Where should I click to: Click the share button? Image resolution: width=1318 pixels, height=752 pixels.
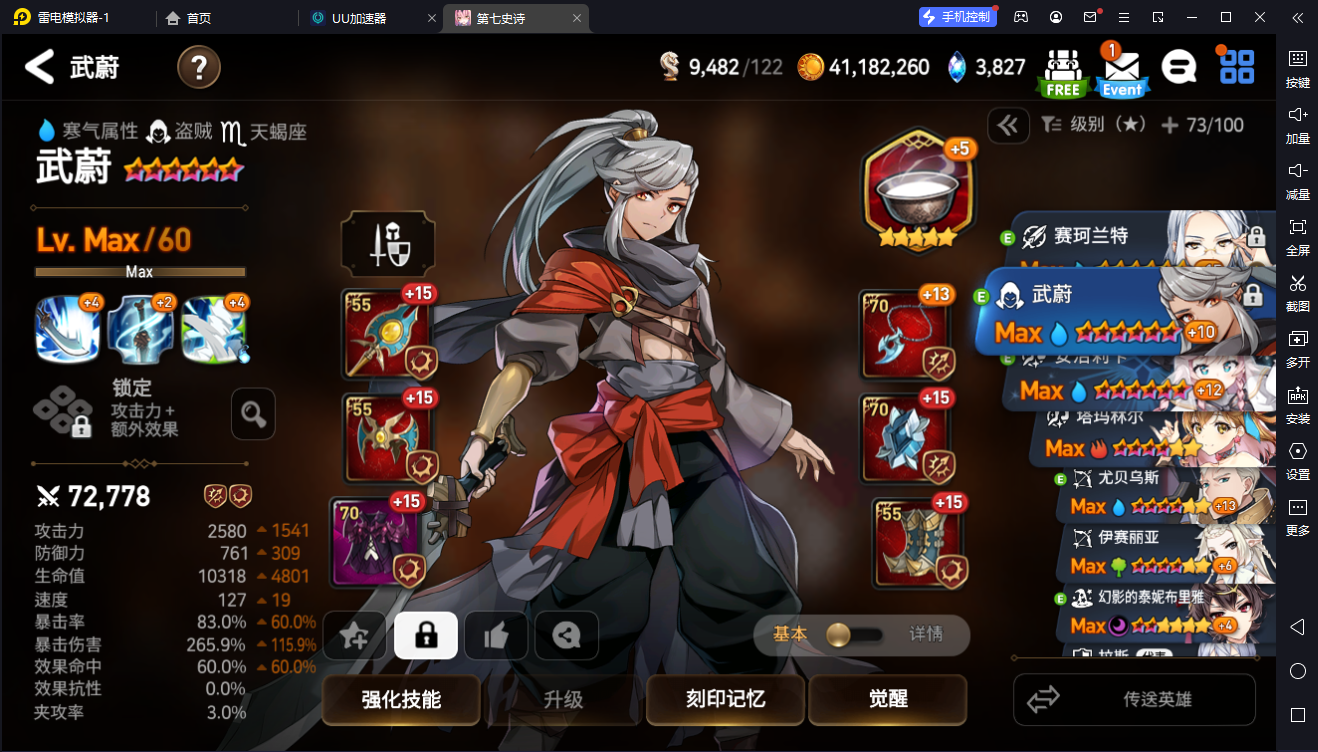tap(566, 635)
